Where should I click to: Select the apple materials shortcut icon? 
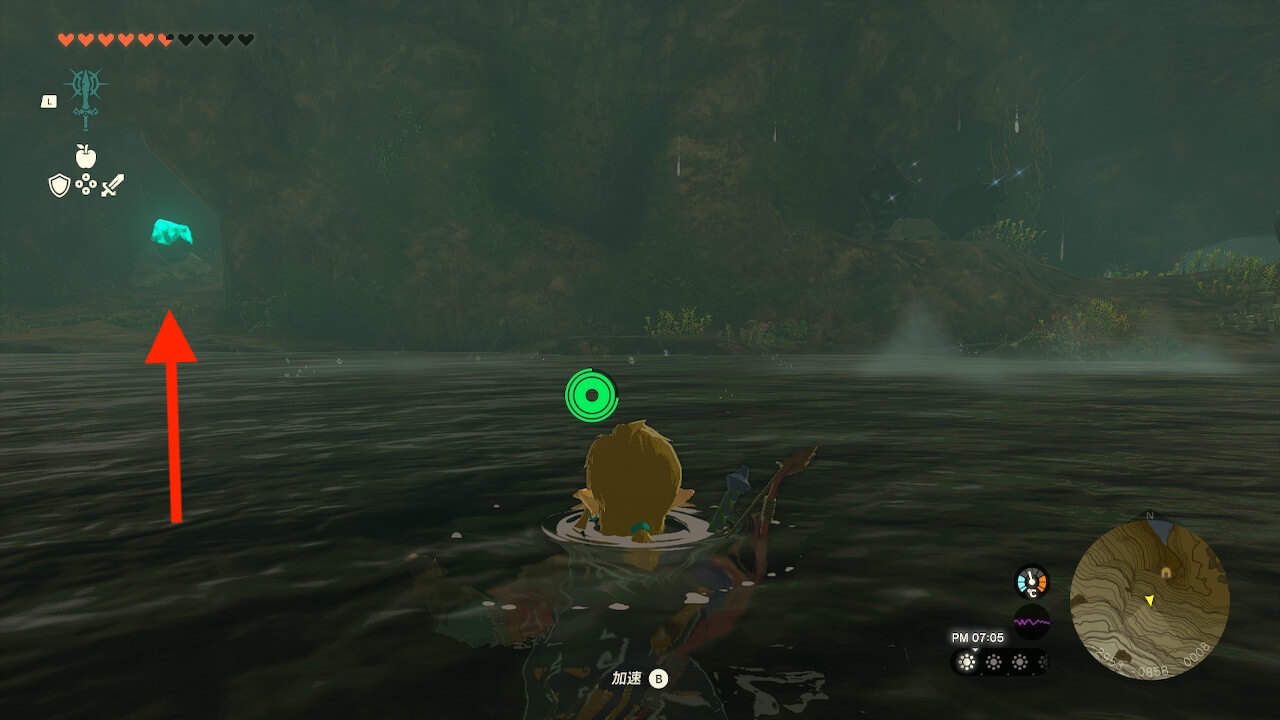[86, 156]
